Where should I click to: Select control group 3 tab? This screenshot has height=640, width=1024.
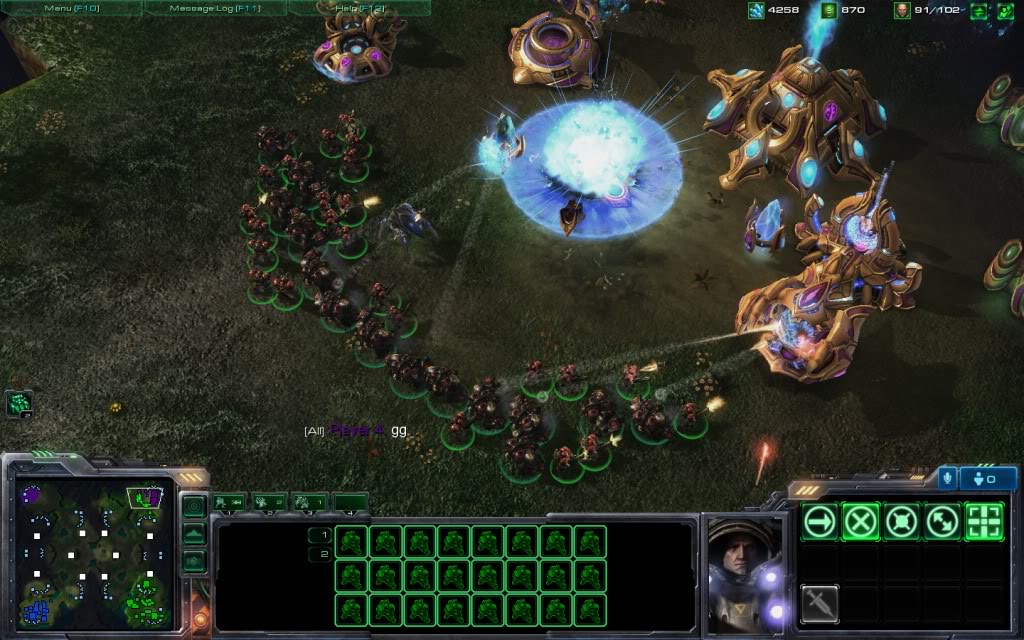click(309, 501)
